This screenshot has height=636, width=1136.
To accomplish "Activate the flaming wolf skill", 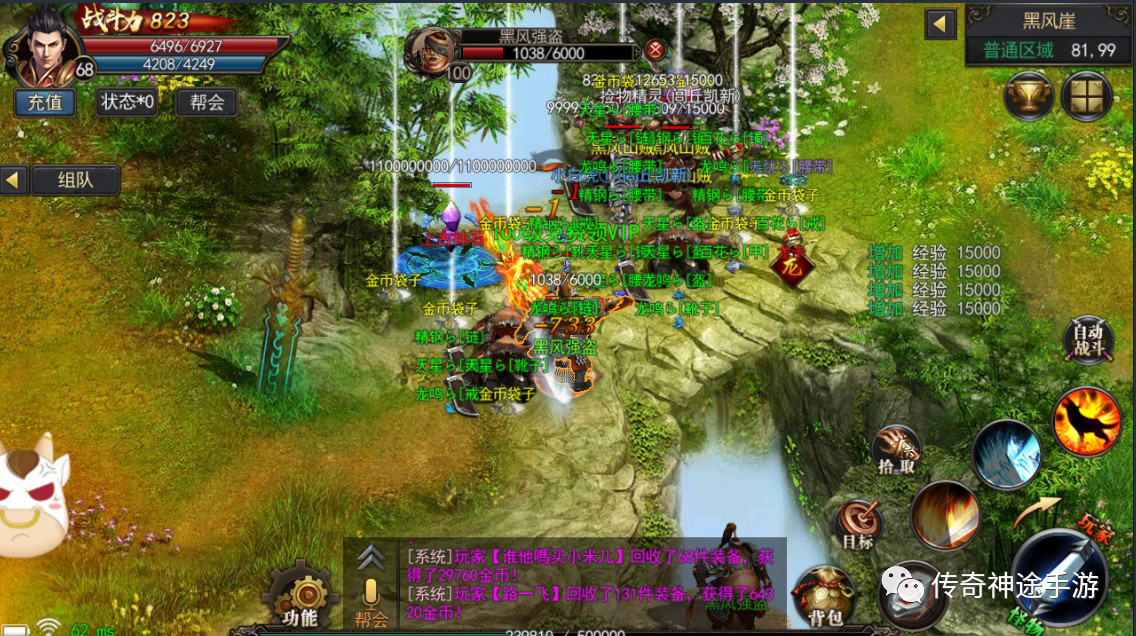I will [x=1086, y=421].
